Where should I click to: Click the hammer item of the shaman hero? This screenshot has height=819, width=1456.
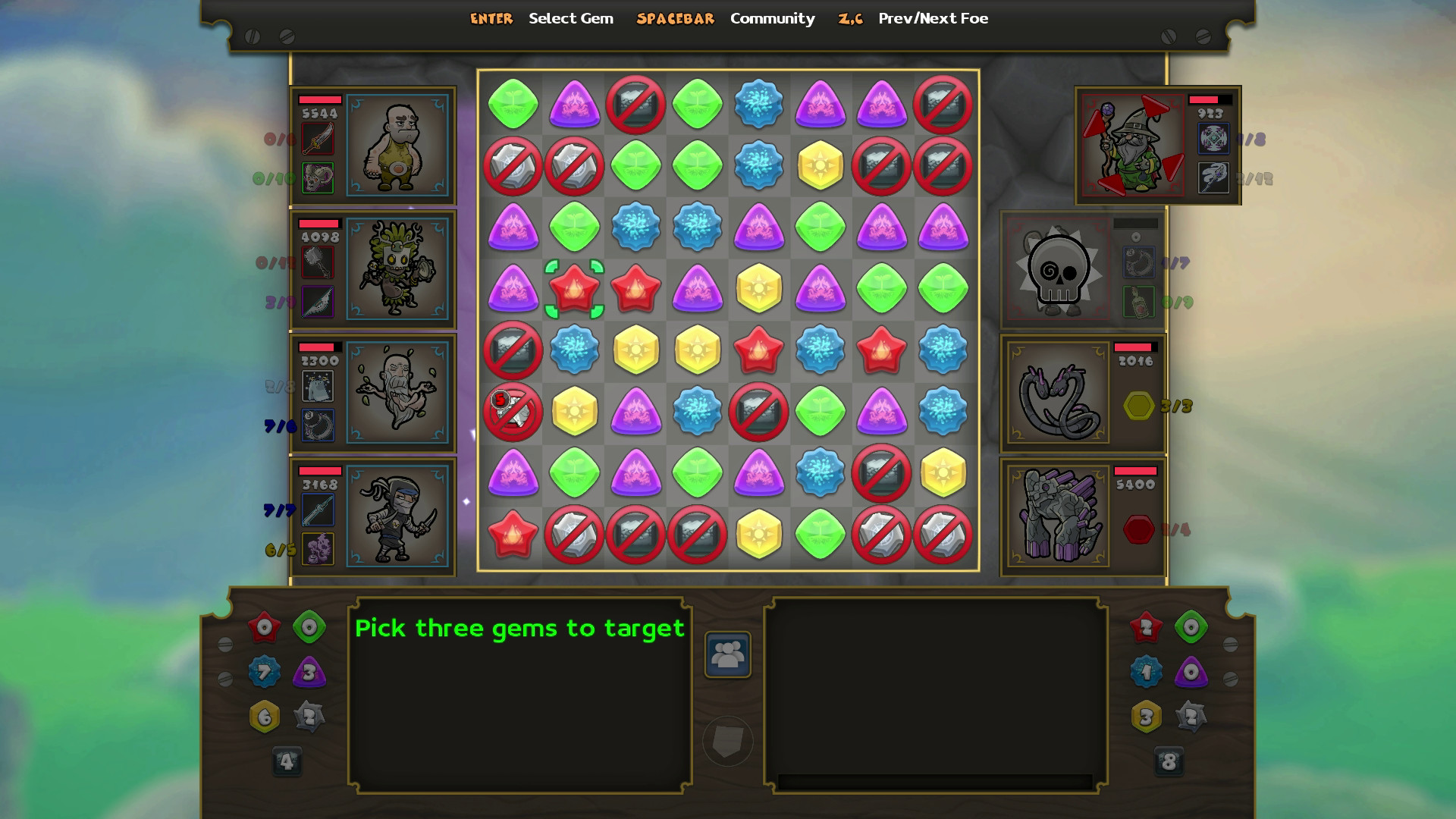click(x=318, y=262)
